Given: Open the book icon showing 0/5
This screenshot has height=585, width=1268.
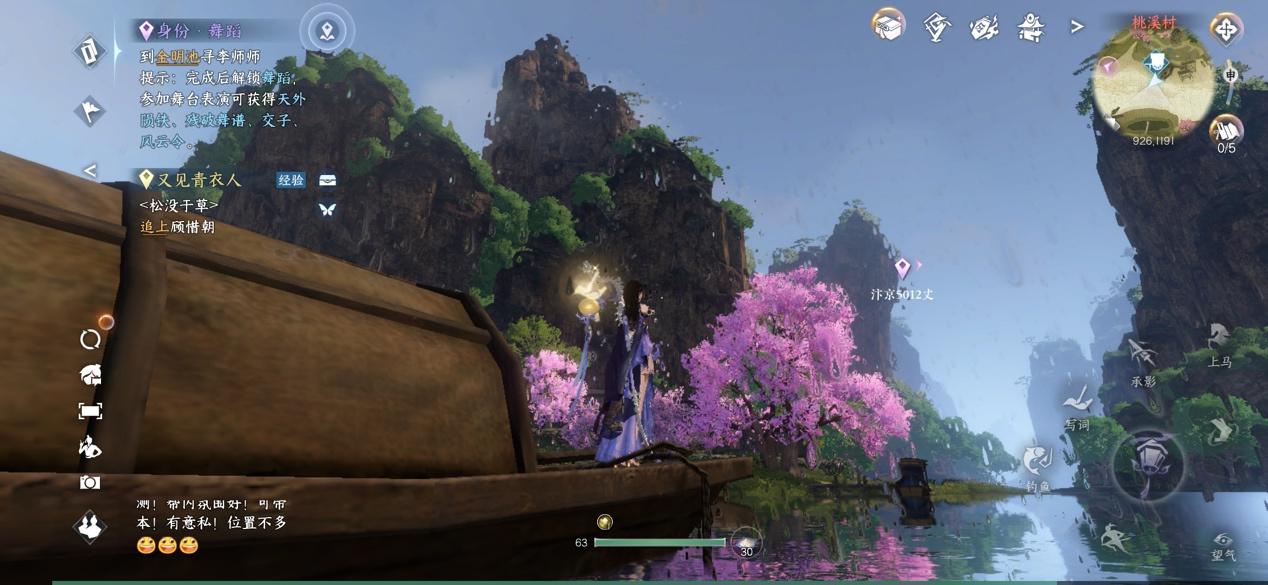Looking at the screenshot, I should click(1226, 131).
